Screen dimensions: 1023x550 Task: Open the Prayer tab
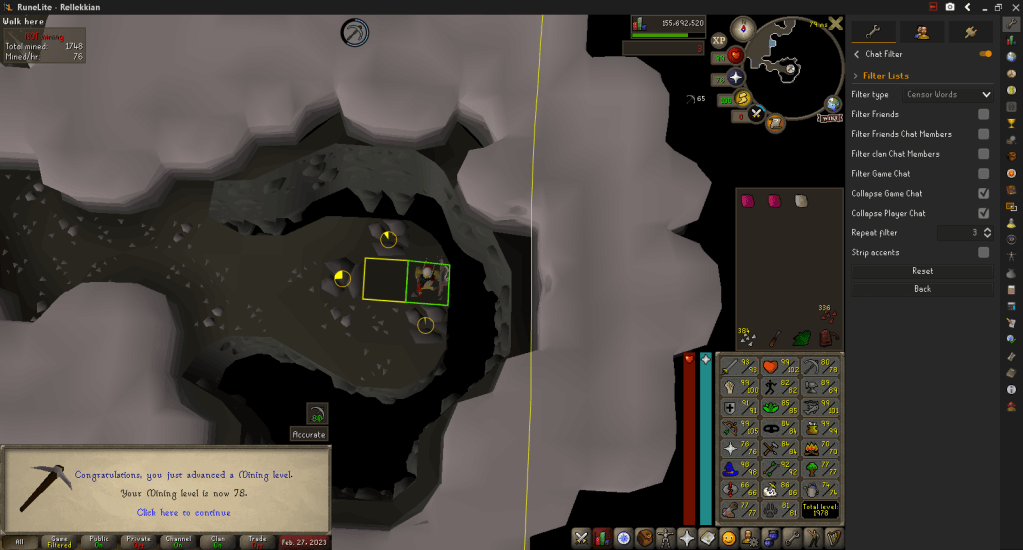click(687, 538)
